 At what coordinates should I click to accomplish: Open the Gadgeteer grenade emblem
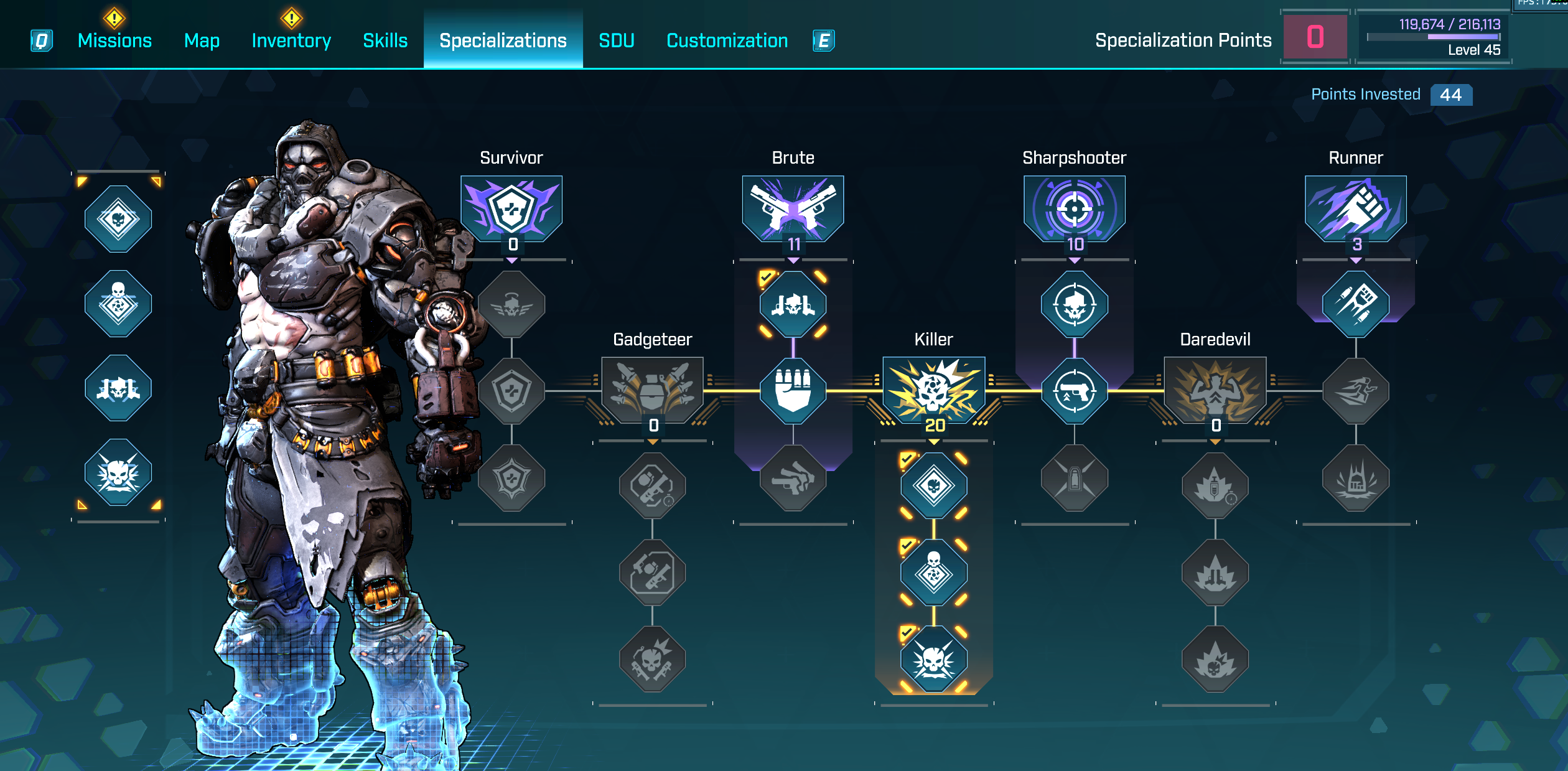point(652,390)
